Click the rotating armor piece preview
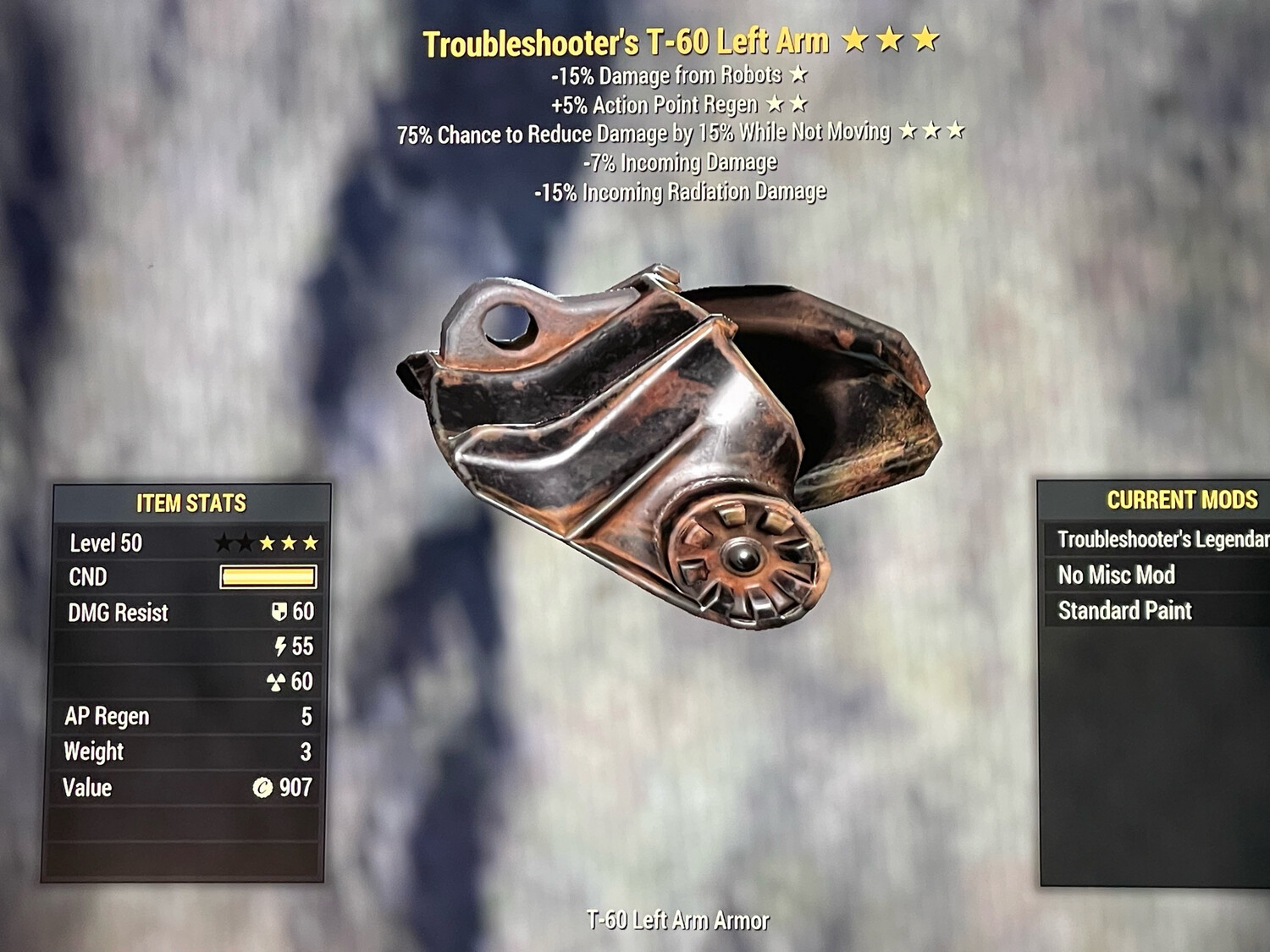 point(669,440)
